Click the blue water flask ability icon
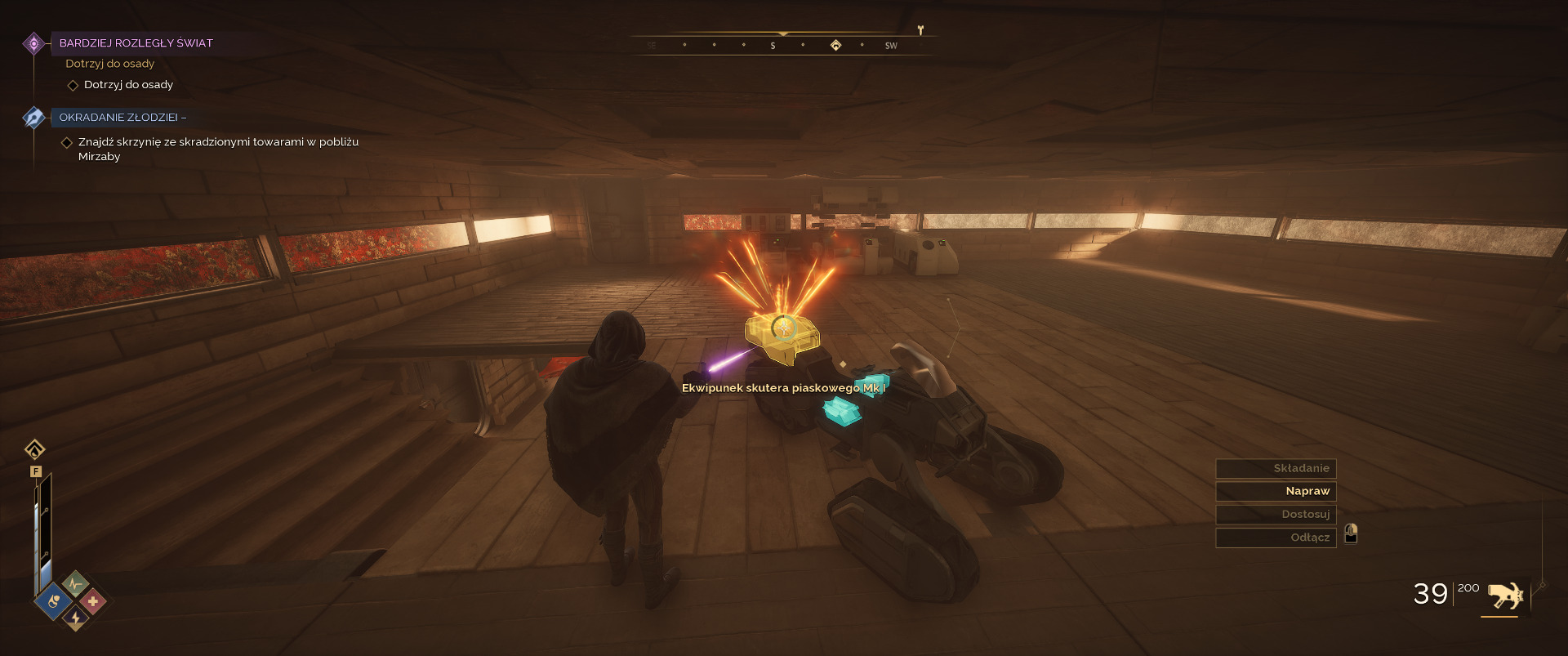1568x656 pixels. point(53,602)
